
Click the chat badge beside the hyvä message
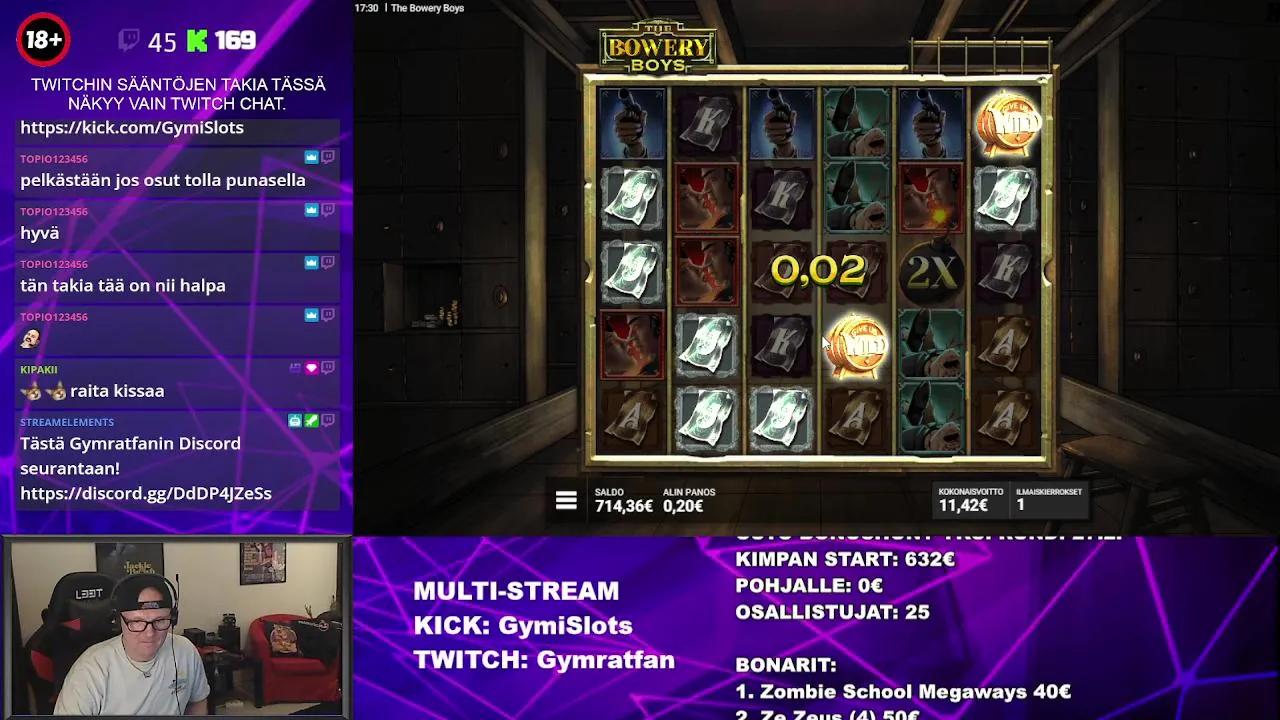tap(327, 210)
